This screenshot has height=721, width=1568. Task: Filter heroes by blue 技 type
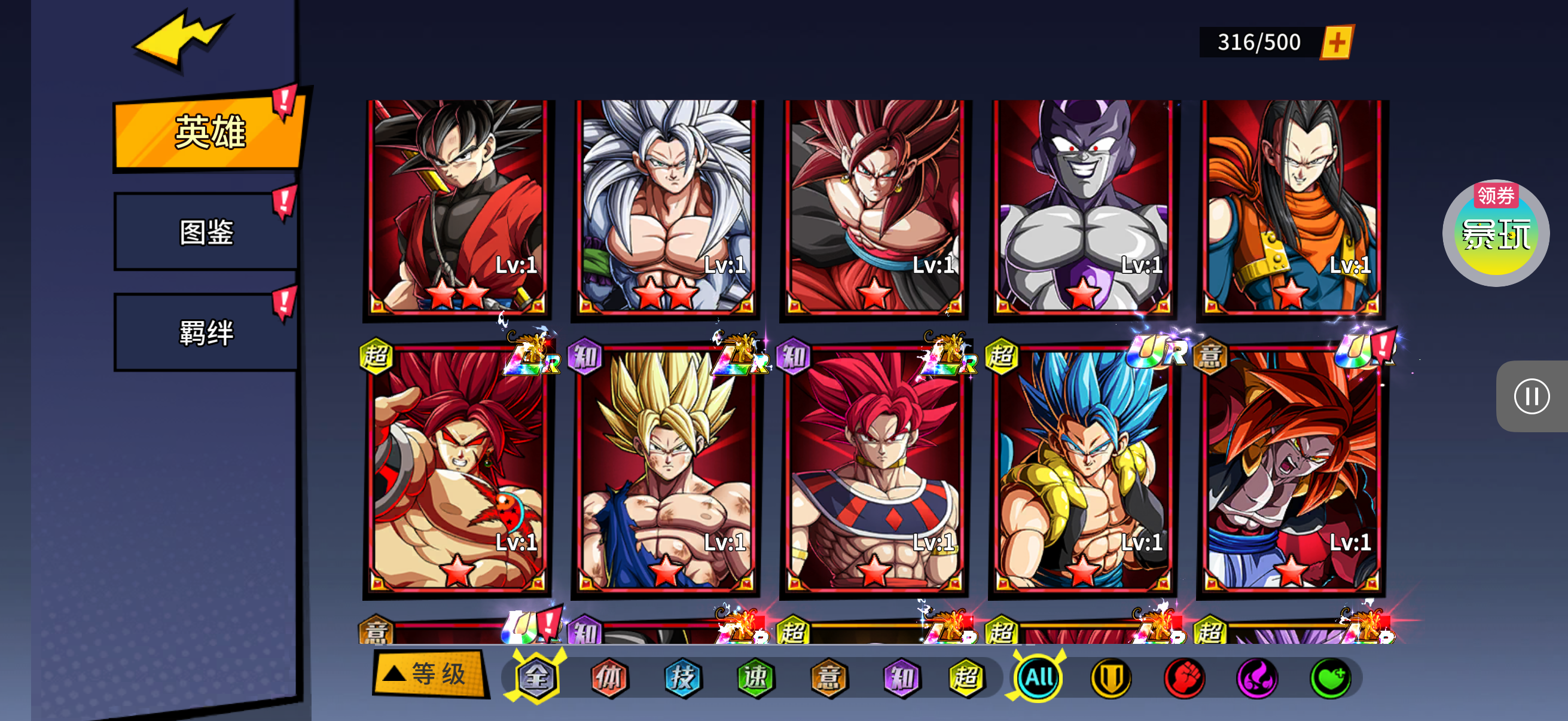(682, 677)
